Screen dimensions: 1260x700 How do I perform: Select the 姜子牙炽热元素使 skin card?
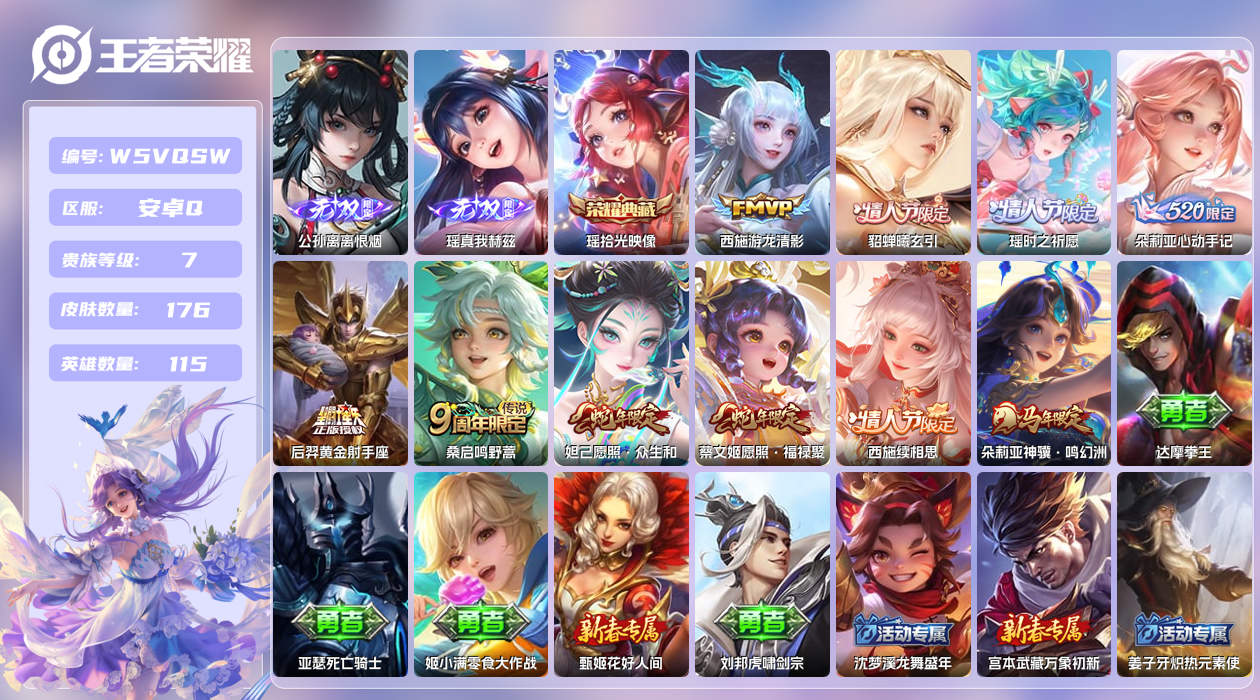coord(1184,574)
